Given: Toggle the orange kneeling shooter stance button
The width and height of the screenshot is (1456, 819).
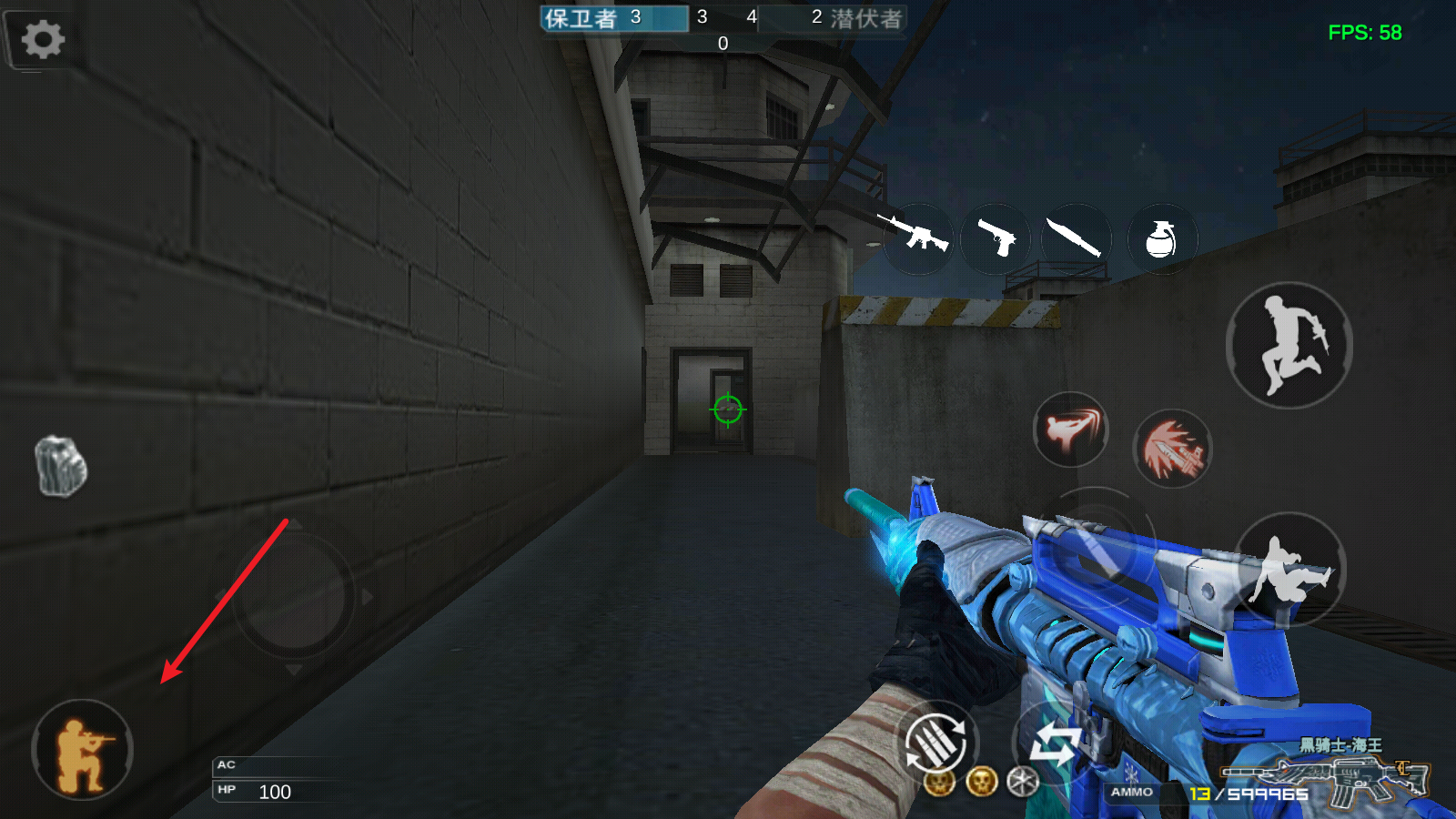Looking at the screenshot, I should pos(83,750).
